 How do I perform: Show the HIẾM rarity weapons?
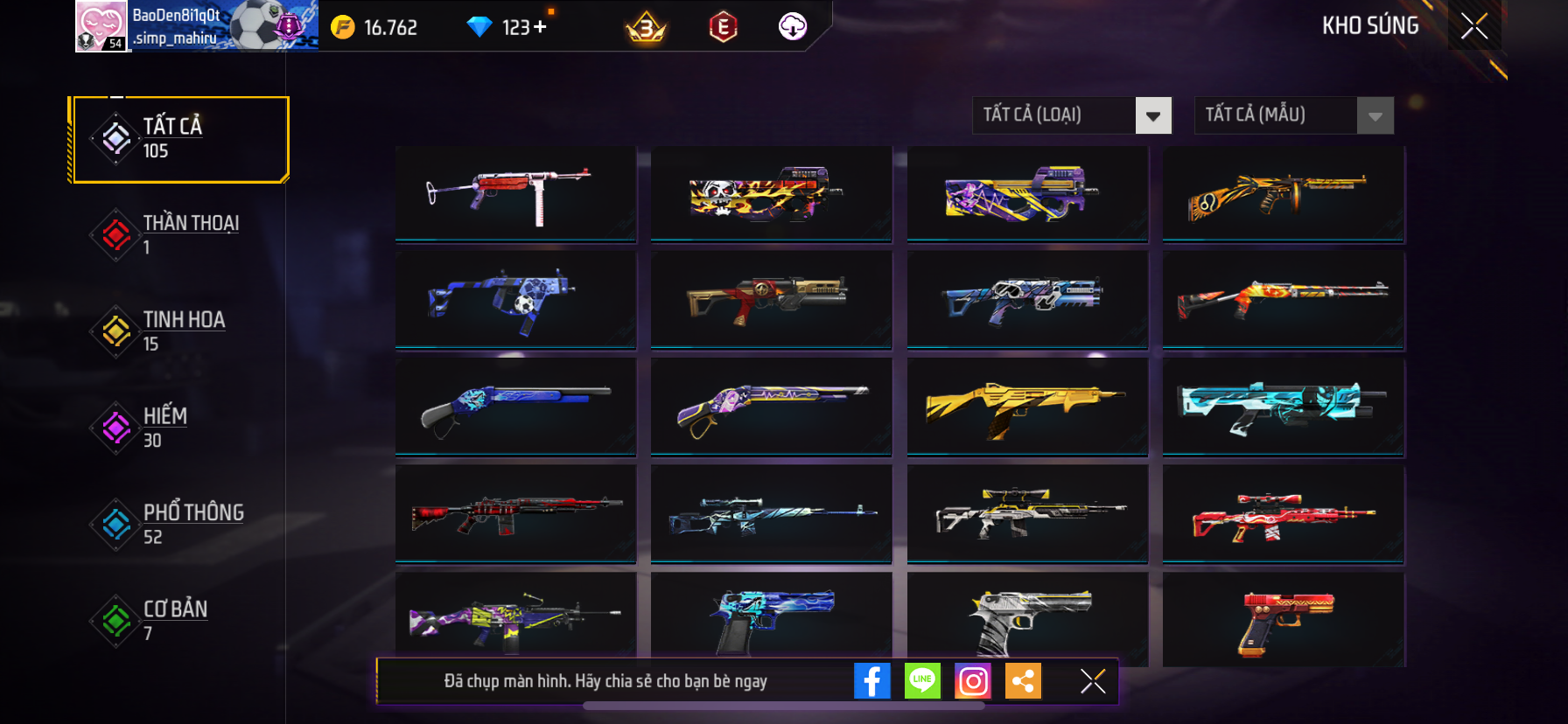tap(180, 428)
